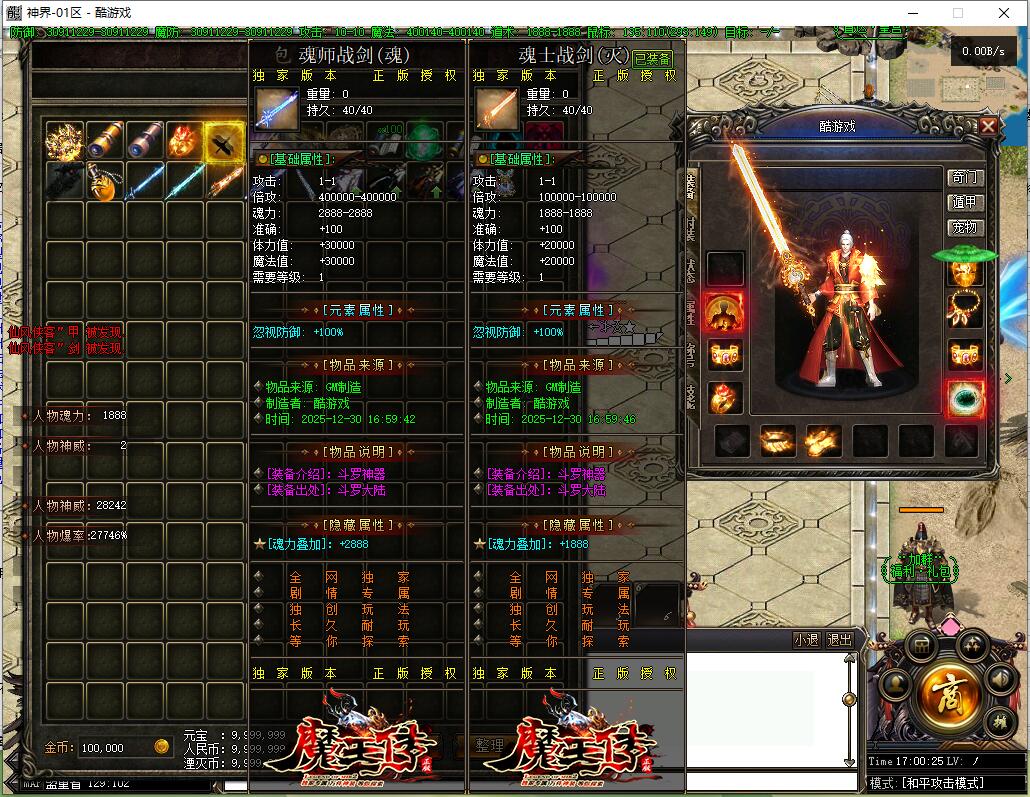This screenshot has height=797, width=1030.
Task: Click the 整理 sort bag button
Action: [490, 746]
